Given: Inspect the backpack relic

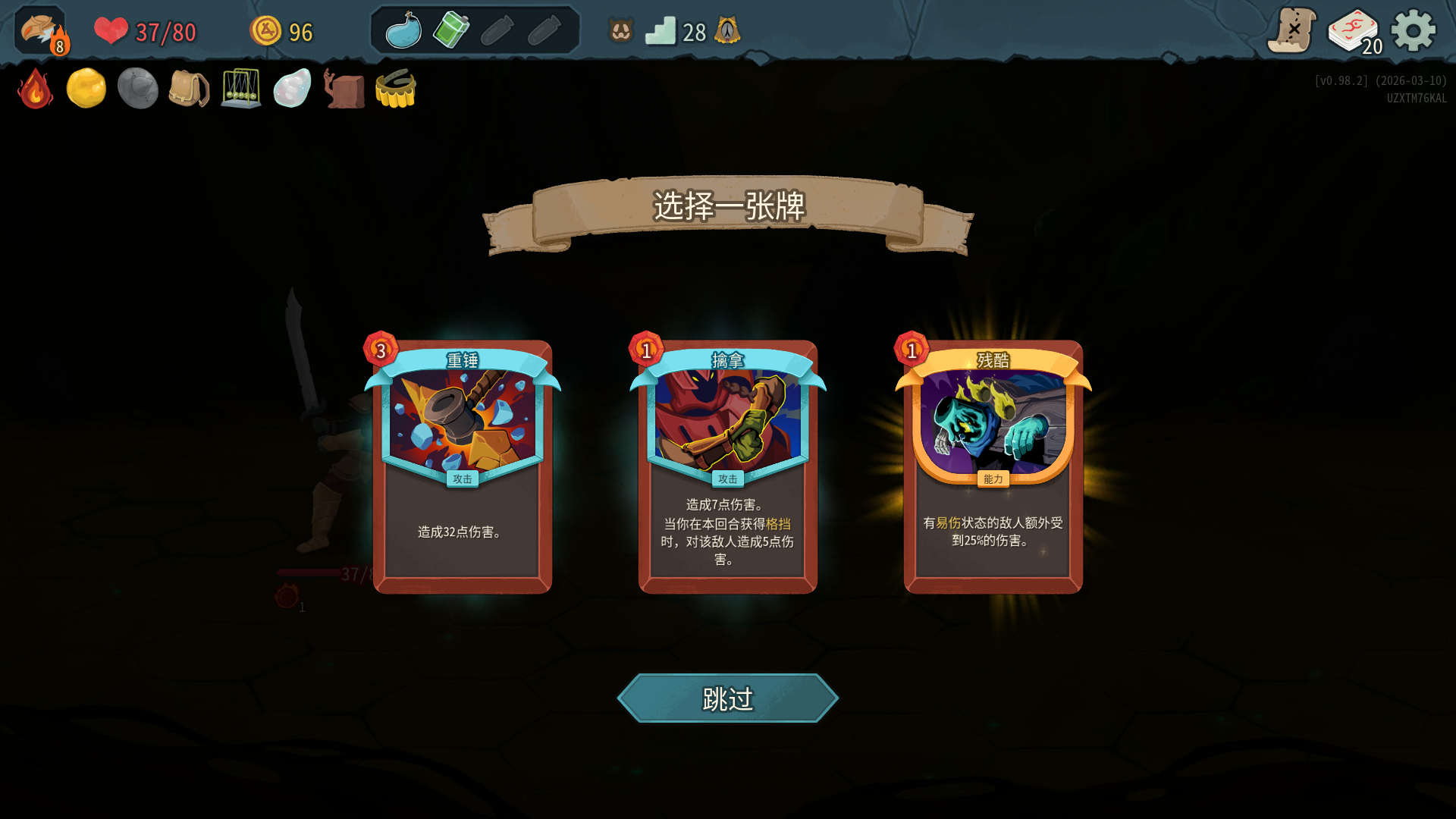Looking at the screenshot, I should (189, 89).
